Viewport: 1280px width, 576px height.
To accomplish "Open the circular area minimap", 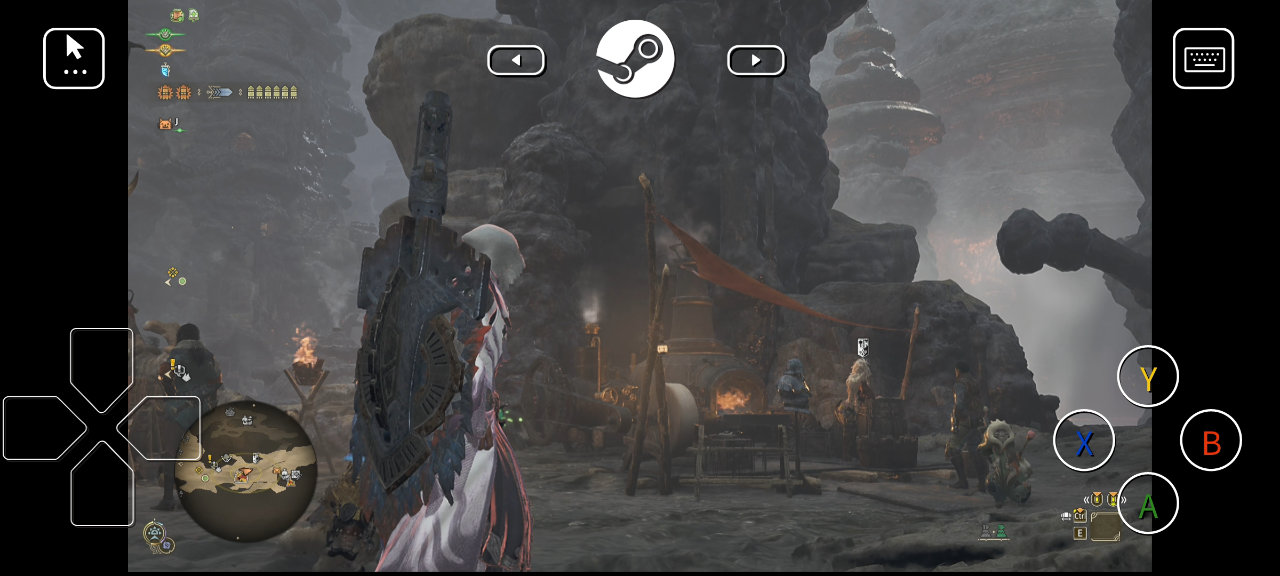I will (x=246, y=471).
